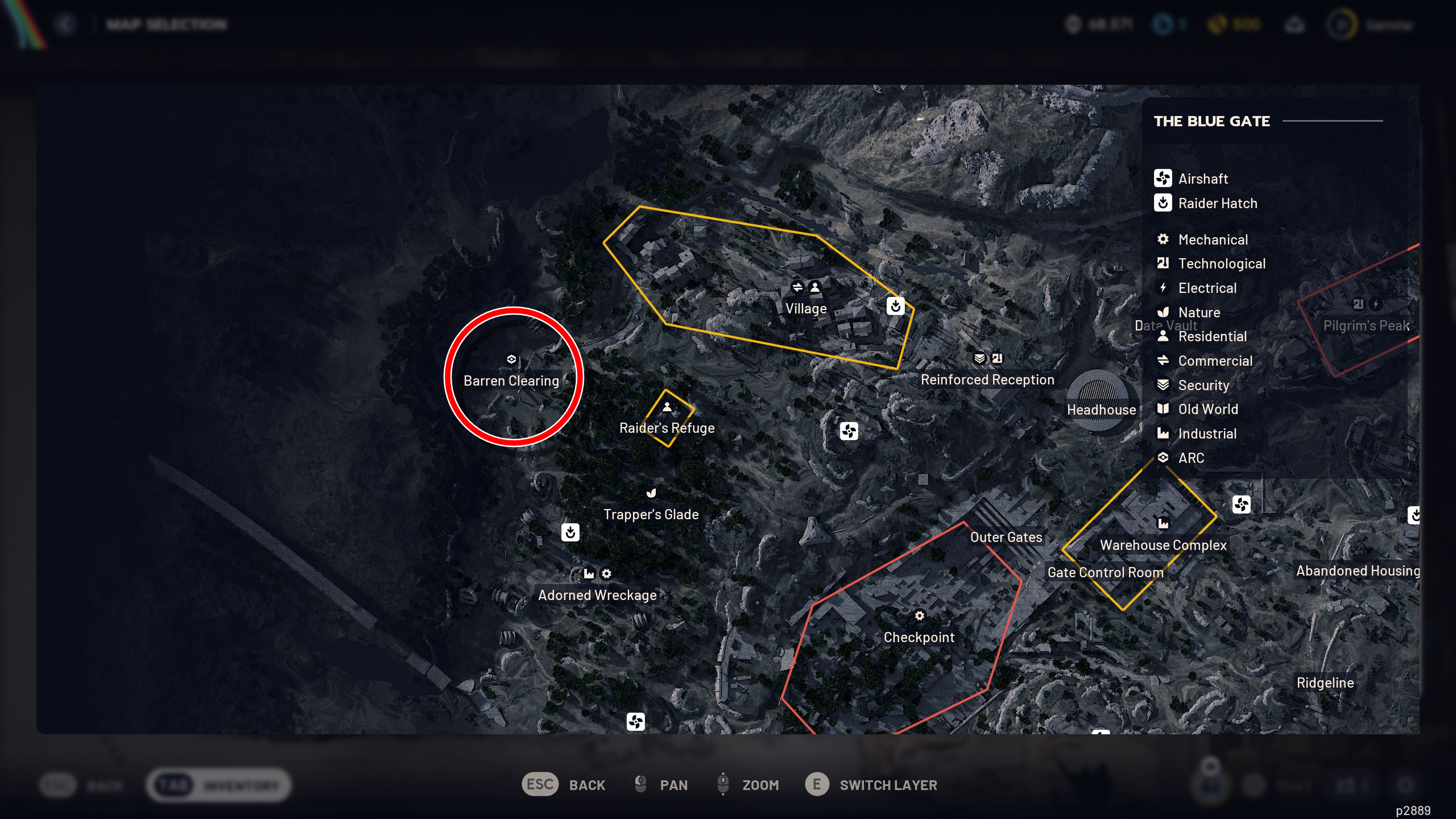Viewport: 1456px width, 819px height.
Task: Select the Commercial legend entry
Action: 1215,361
